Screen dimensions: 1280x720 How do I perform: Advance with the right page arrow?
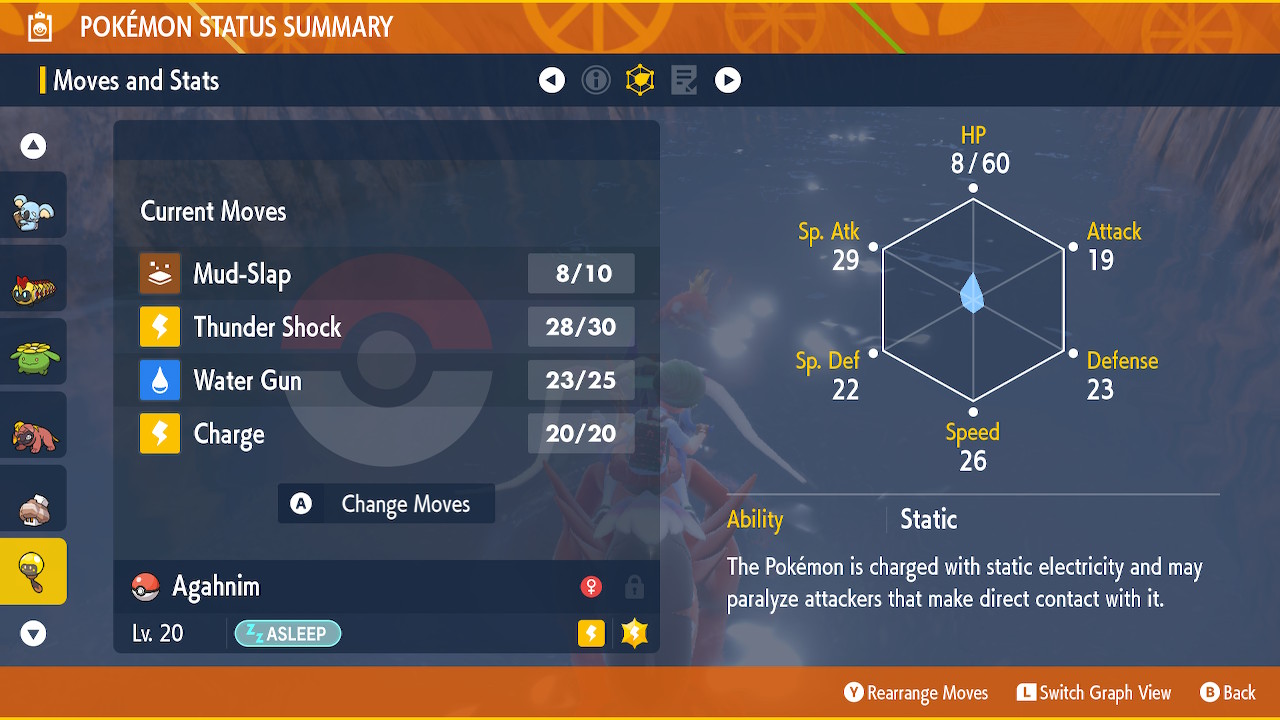click(x=728, y=80)
